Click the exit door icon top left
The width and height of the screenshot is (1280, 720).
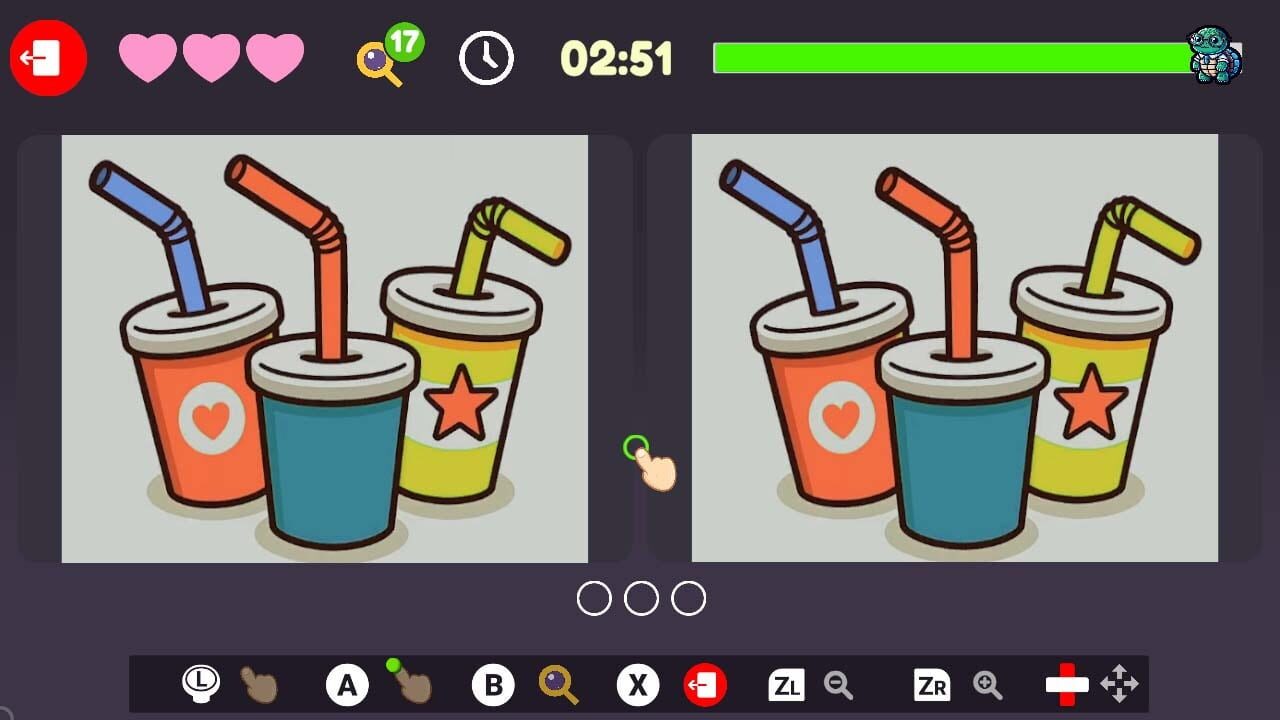47,58
